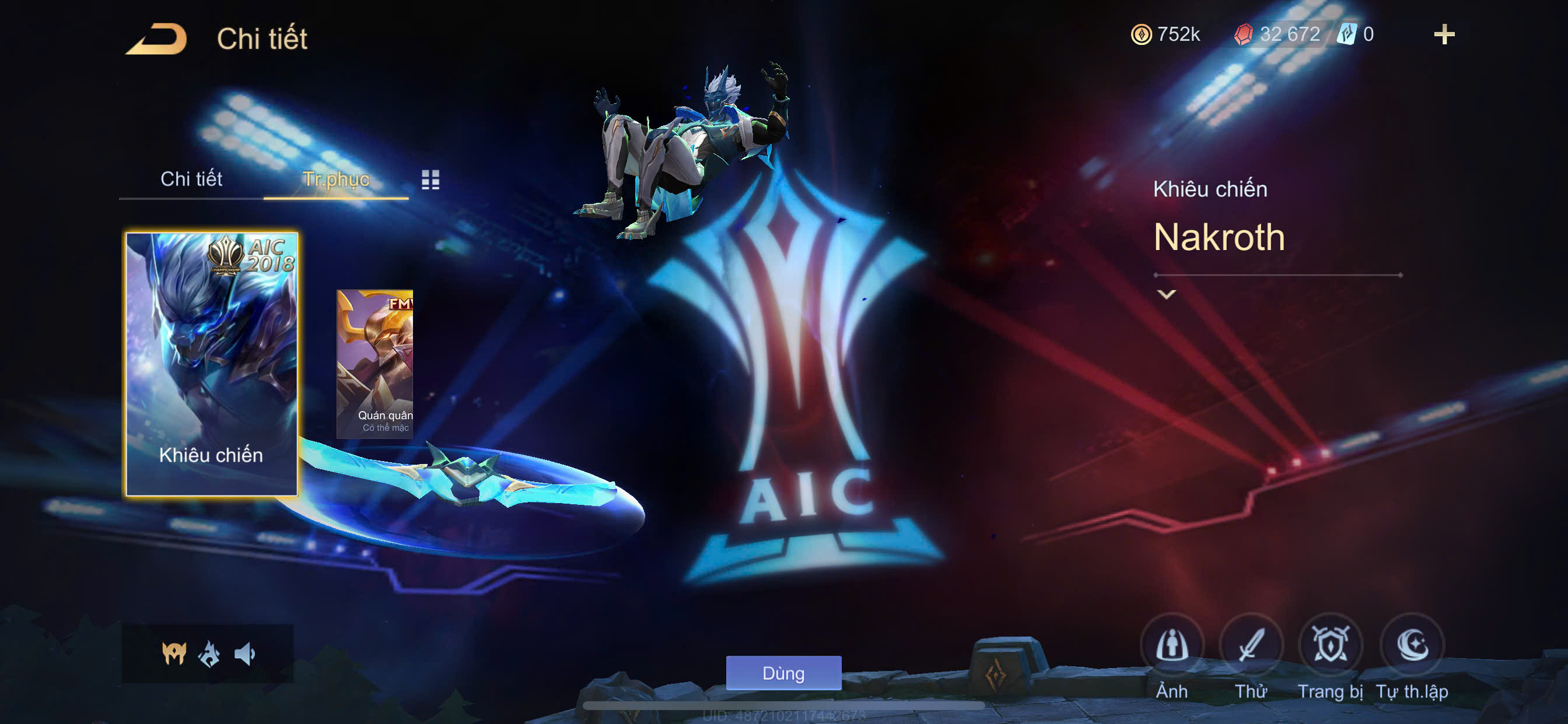Open the Ảnh photo option
This screenshot has width=1568, height=724.
pos(1171,645)
